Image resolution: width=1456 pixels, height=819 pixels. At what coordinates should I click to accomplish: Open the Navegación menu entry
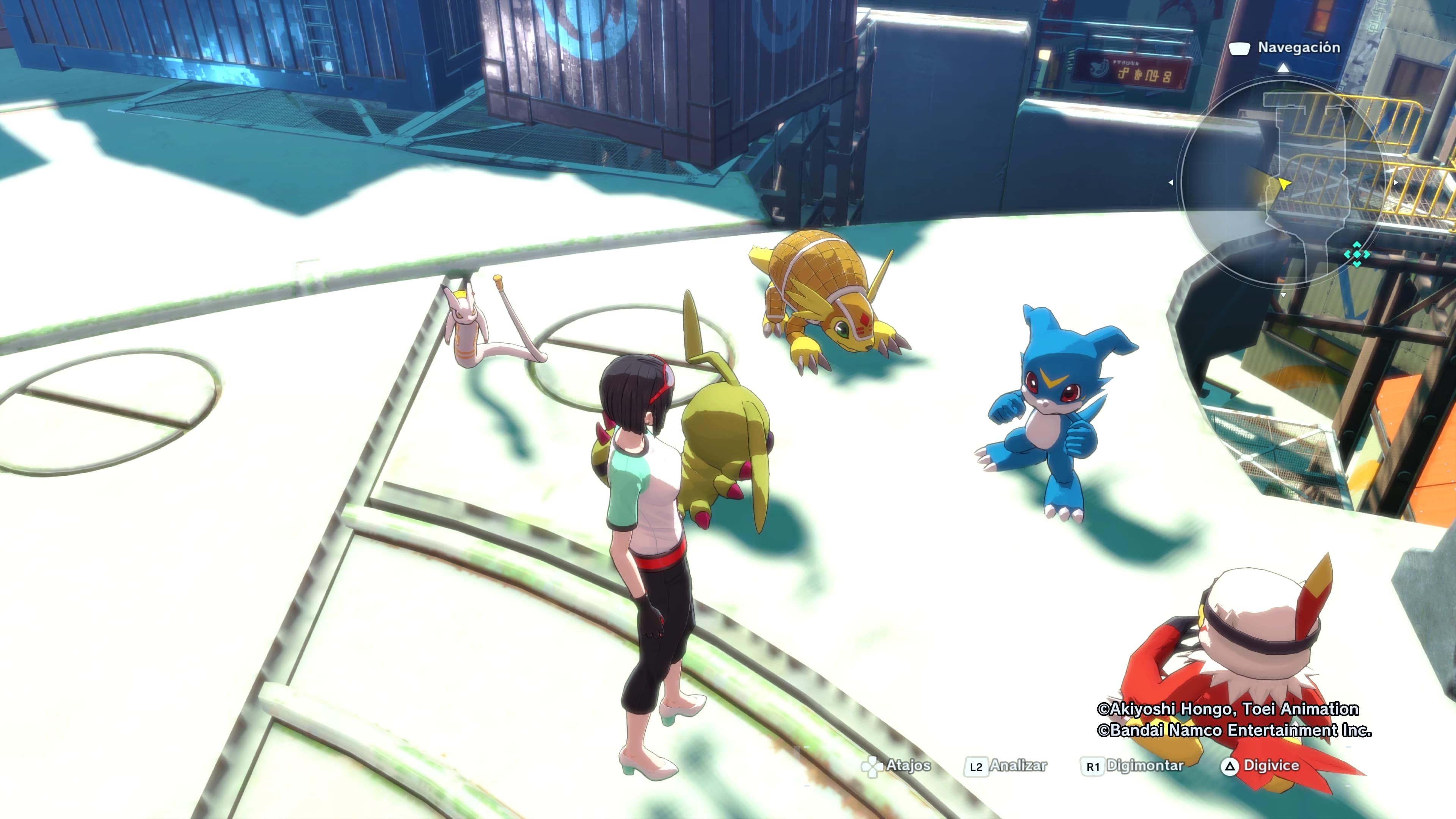[x=1299, y=49]
